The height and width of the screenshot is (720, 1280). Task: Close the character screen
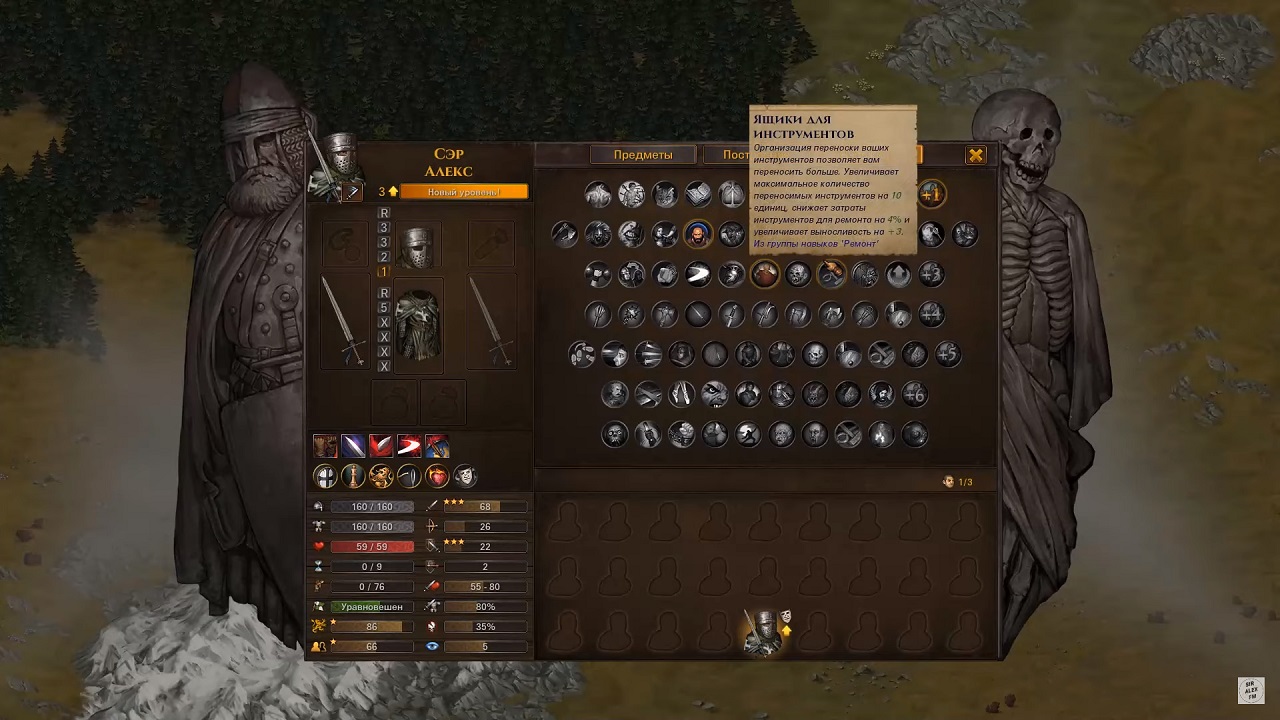tap(976, 155)
